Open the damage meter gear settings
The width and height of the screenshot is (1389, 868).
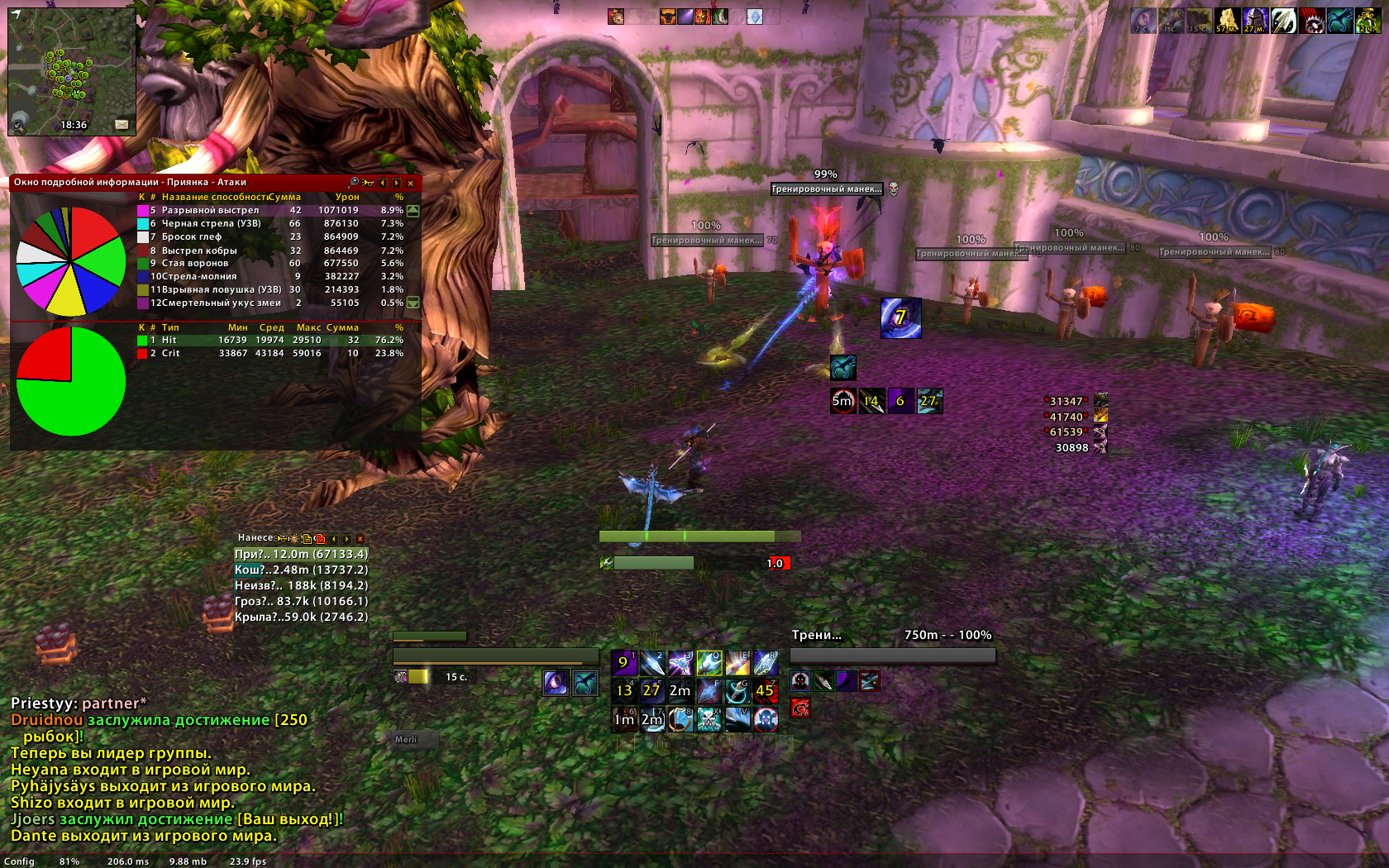[294, 538]
